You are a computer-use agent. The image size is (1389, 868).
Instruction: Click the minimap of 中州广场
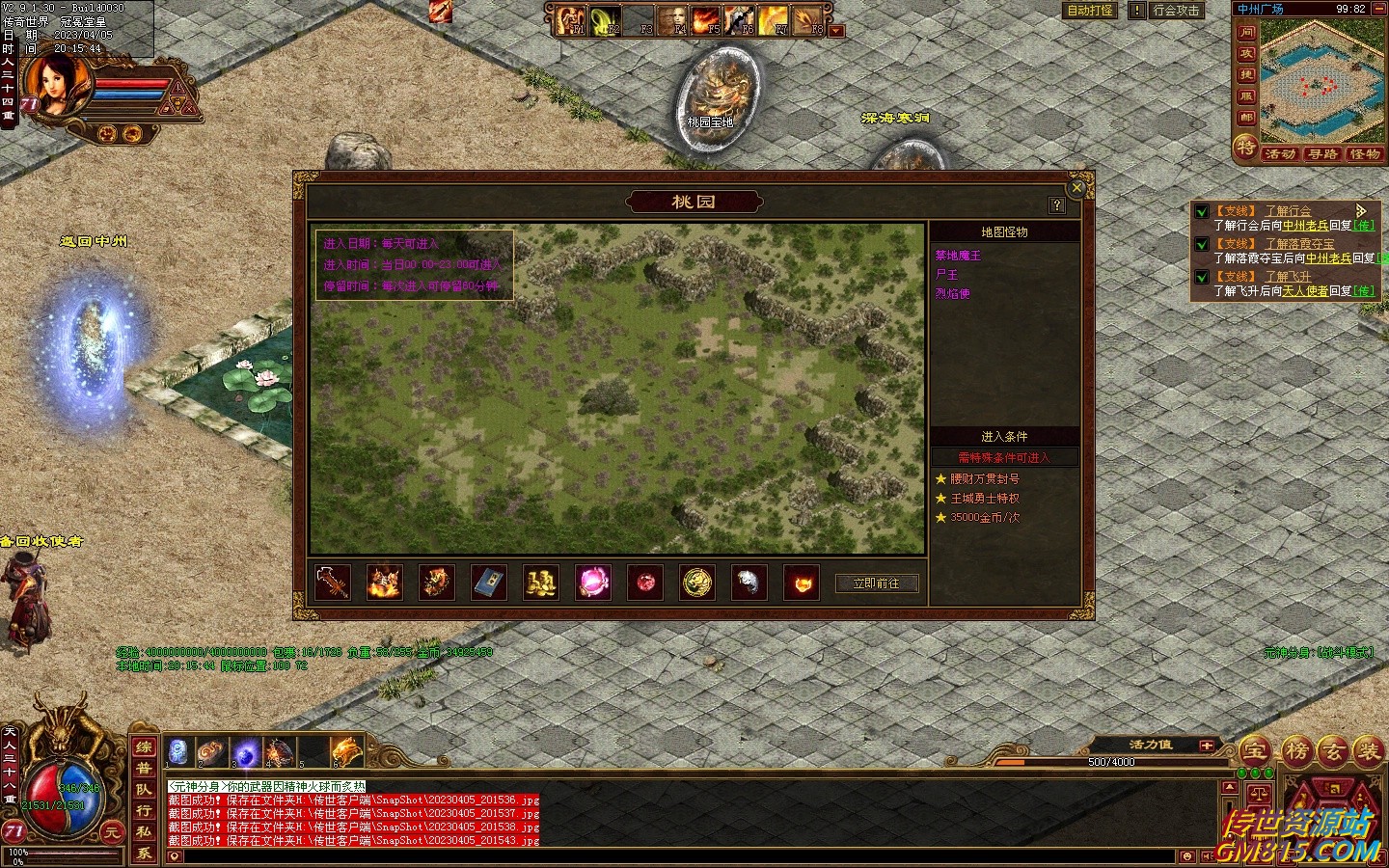pyautogui.click(x=1321, y=82)
